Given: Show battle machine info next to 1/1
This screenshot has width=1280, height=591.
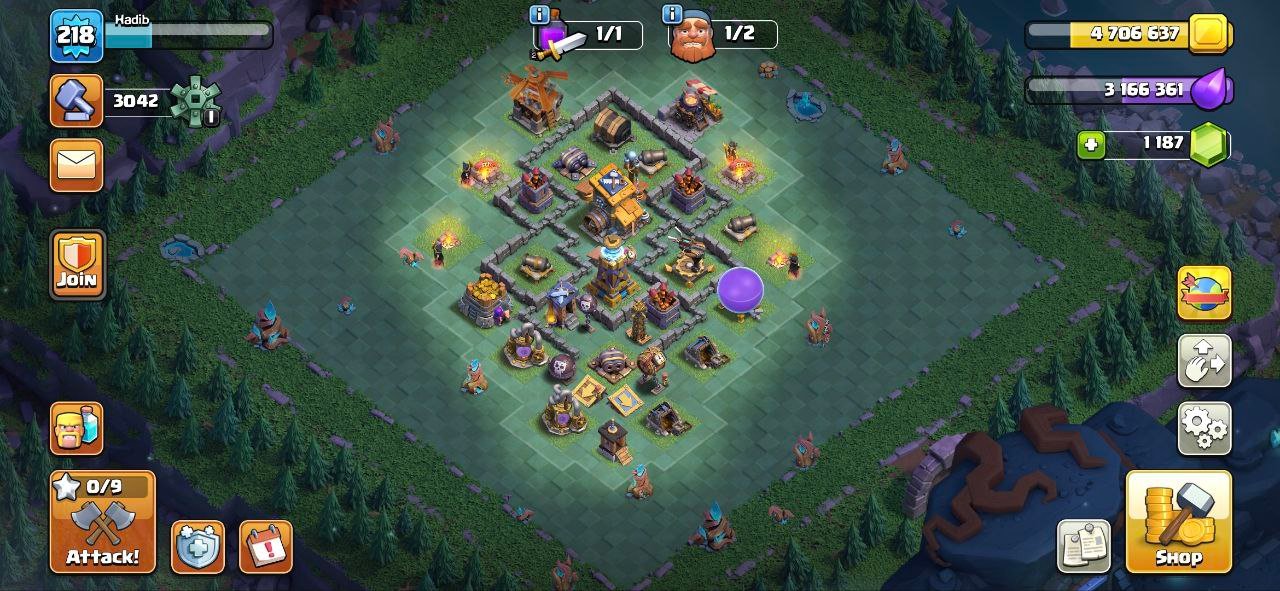Looking at the screenshot, I should 540,15.
